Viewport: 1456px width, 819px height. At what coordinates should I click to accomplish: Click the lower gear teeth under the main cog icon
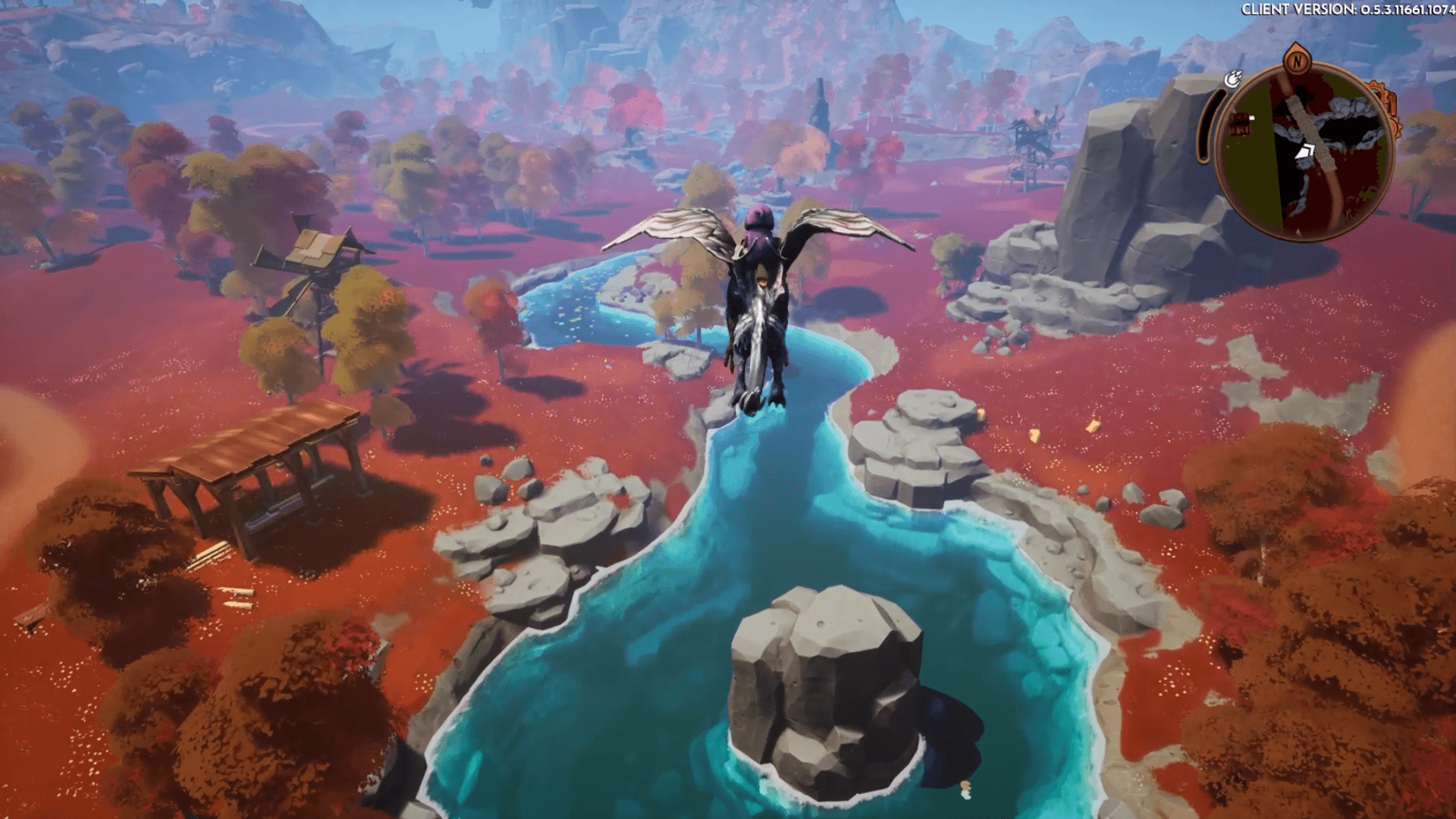pyautogui.click(x=1395, y=126)
